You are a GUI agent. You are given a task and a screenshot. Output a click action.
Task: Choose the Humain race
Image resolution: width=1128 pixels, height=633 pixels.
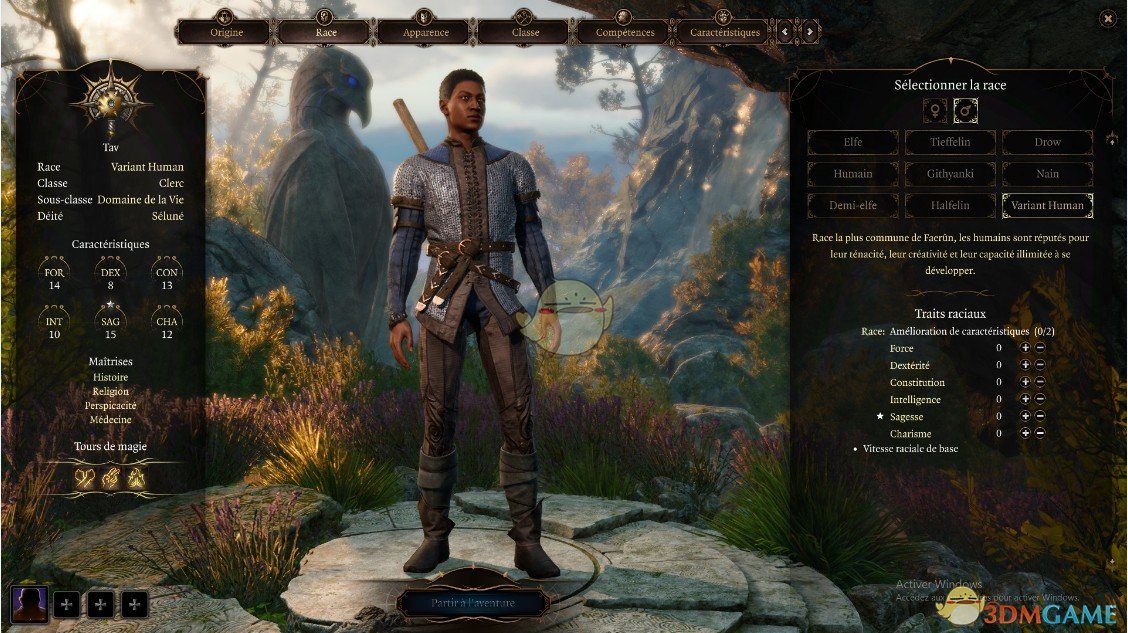[x=852, y=174]
